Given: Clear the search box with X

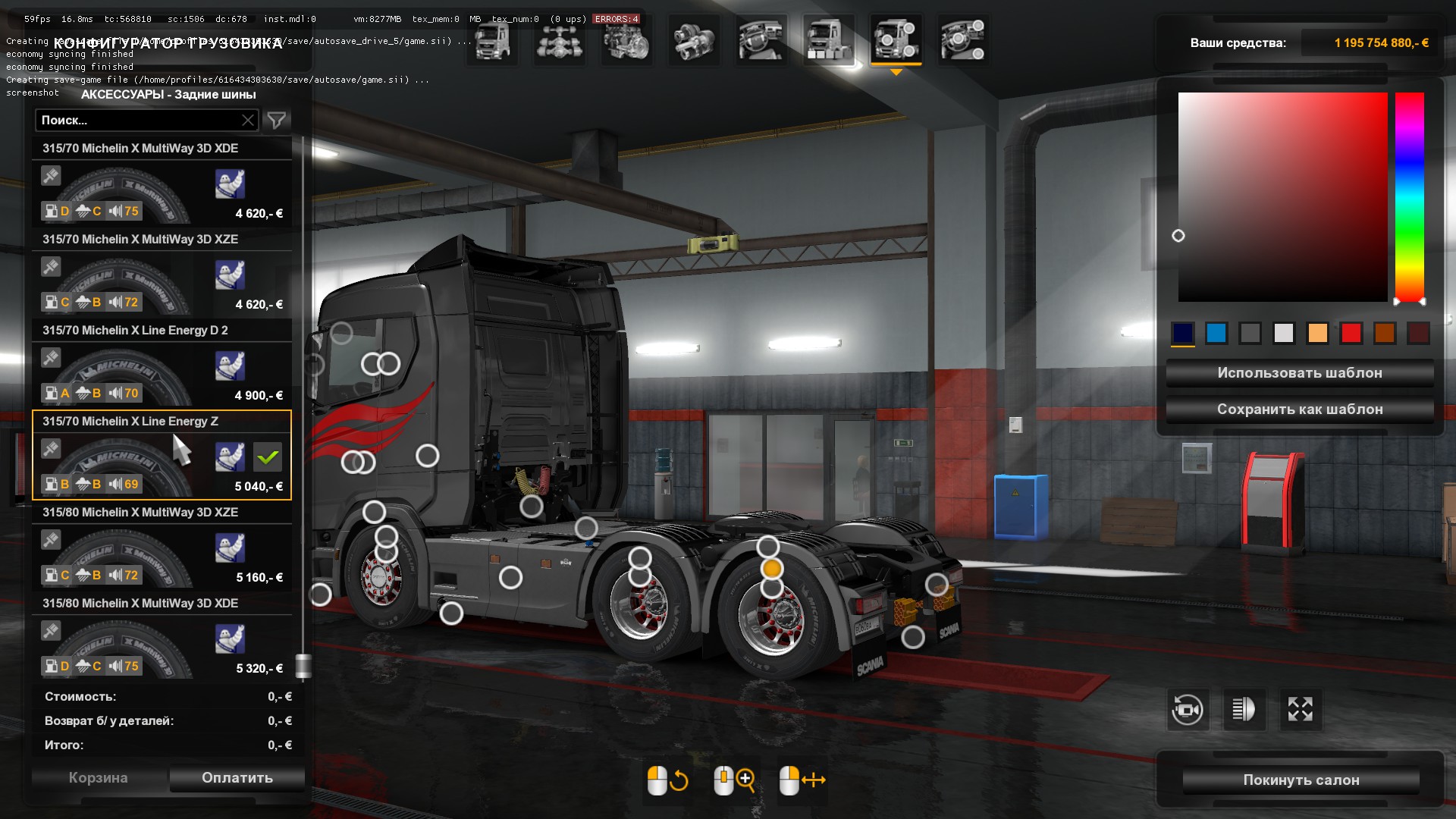Looking at the screenshot, I should (x=248, y=121).
